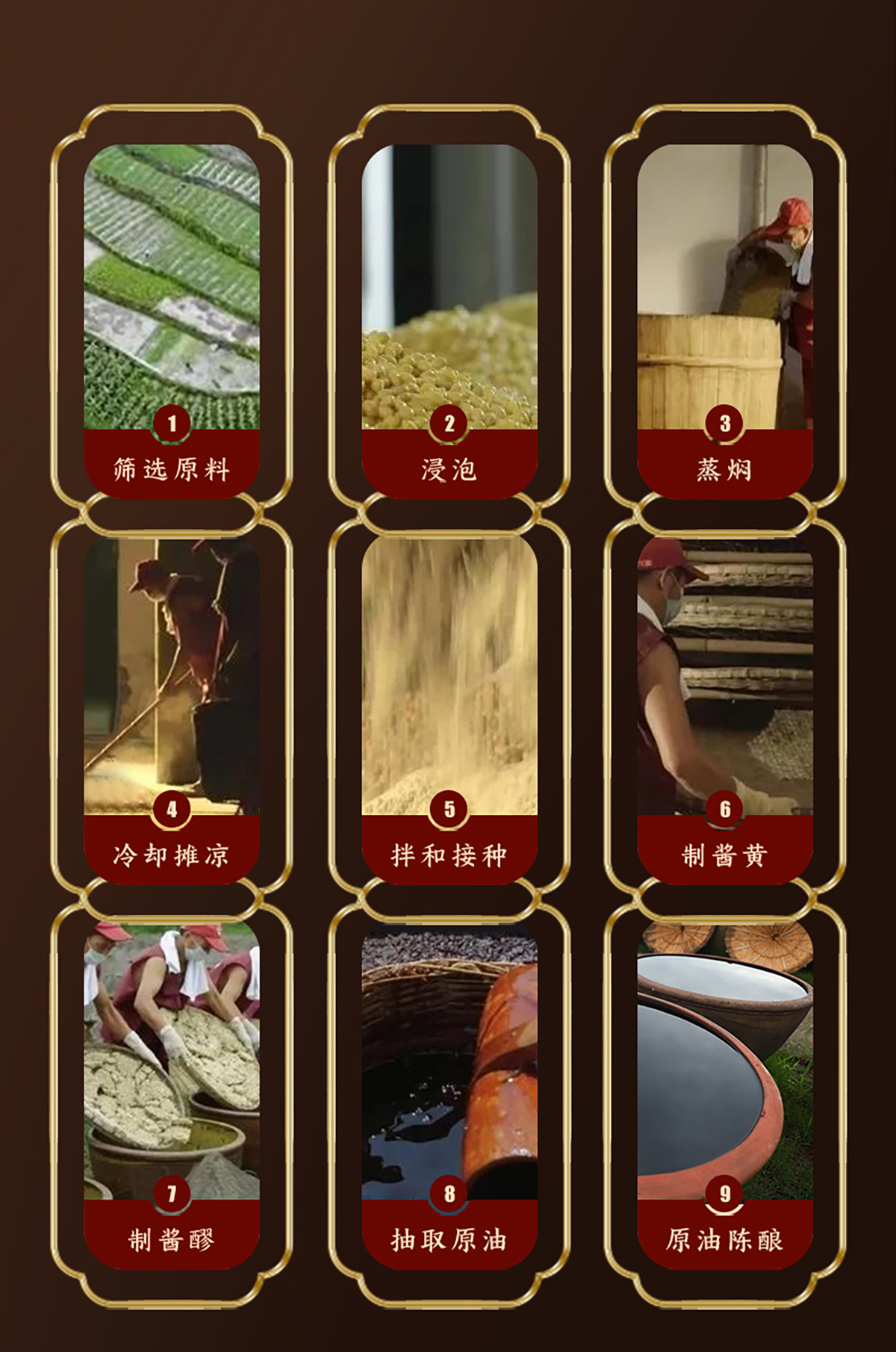Choose the 蒸焖 steaming step card
The image size is (896, 1352).
pyautogui.click(x=724, y=314)
